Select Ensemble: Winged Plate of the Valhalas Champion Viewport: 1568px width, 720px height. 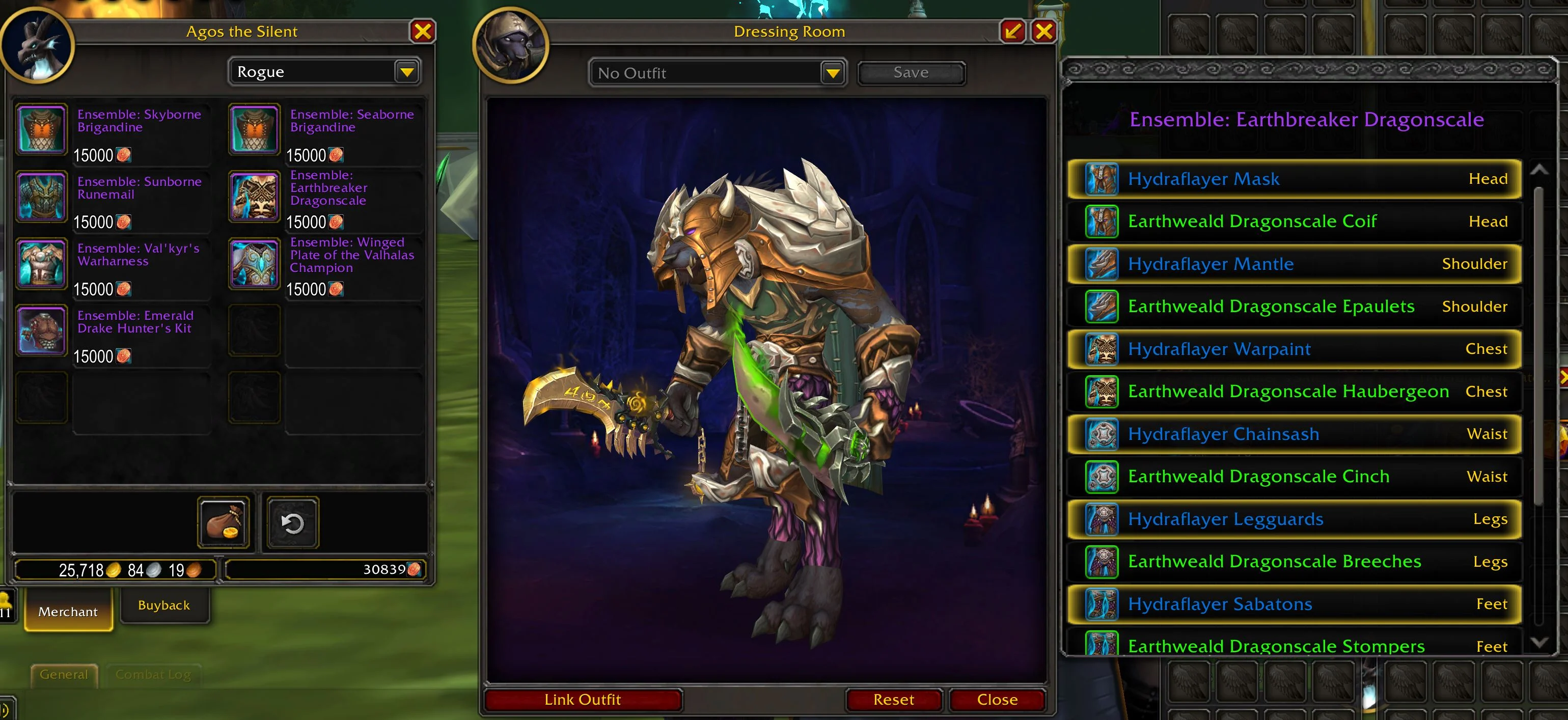255,264
